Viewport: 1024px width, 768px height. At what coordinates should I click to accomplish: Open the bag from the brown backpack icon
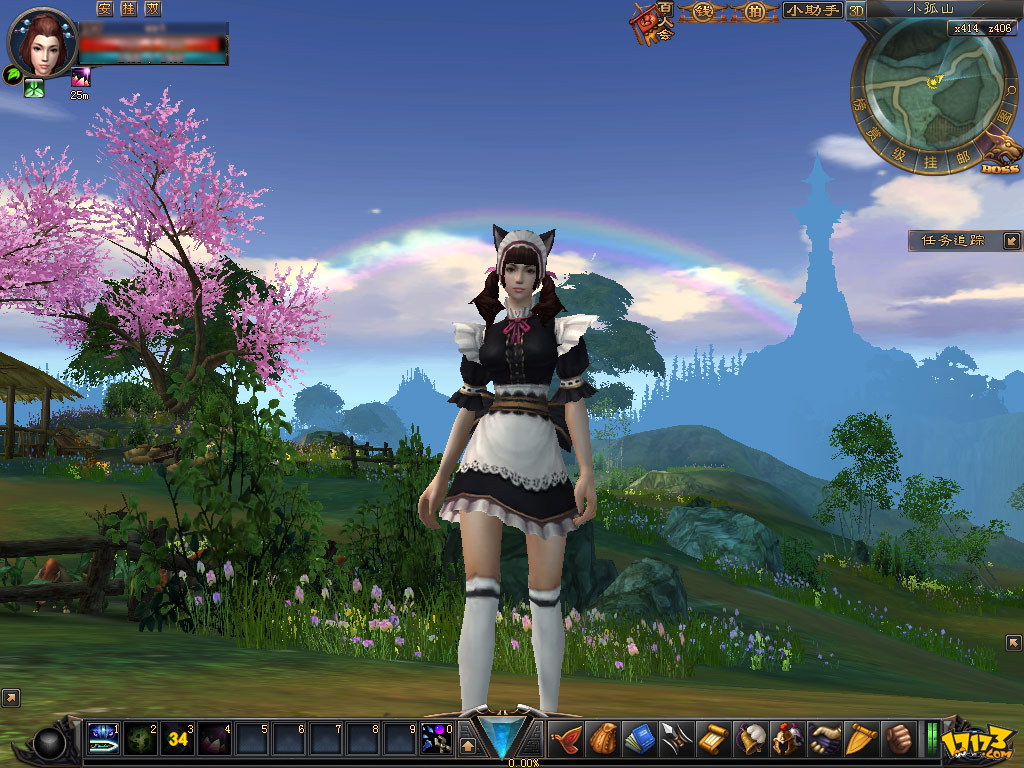point(602,738)
